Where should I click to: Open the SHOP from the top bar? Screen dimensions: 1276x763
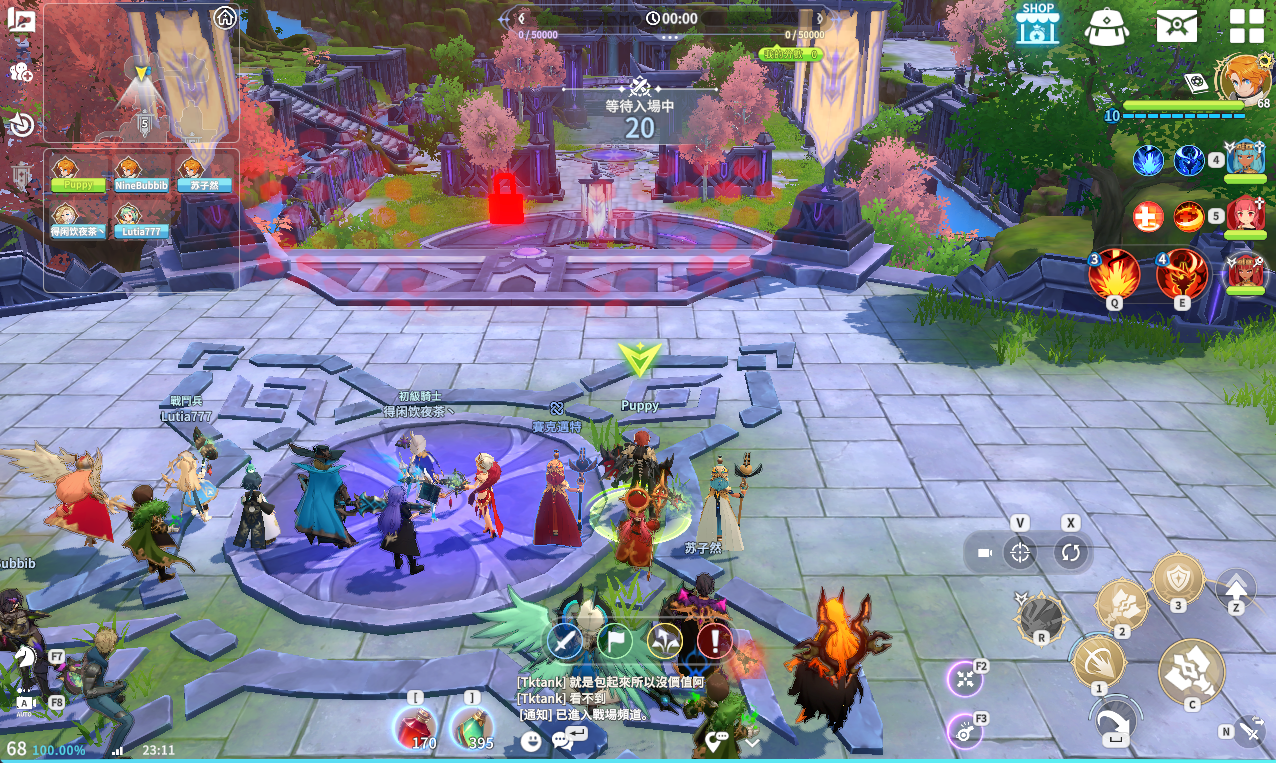1038,24
